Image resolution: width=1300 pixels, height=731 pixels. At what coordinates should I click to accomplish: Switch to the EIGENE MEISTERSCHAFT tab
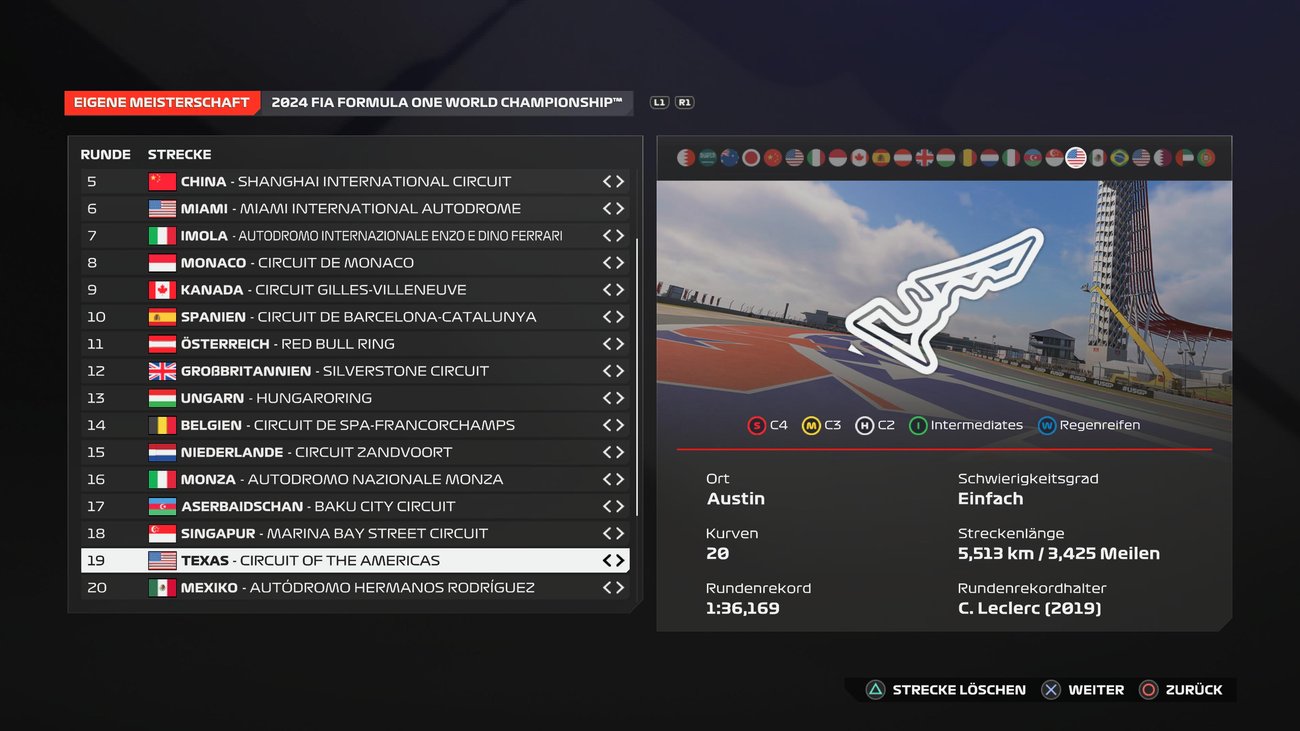[161, 101]
